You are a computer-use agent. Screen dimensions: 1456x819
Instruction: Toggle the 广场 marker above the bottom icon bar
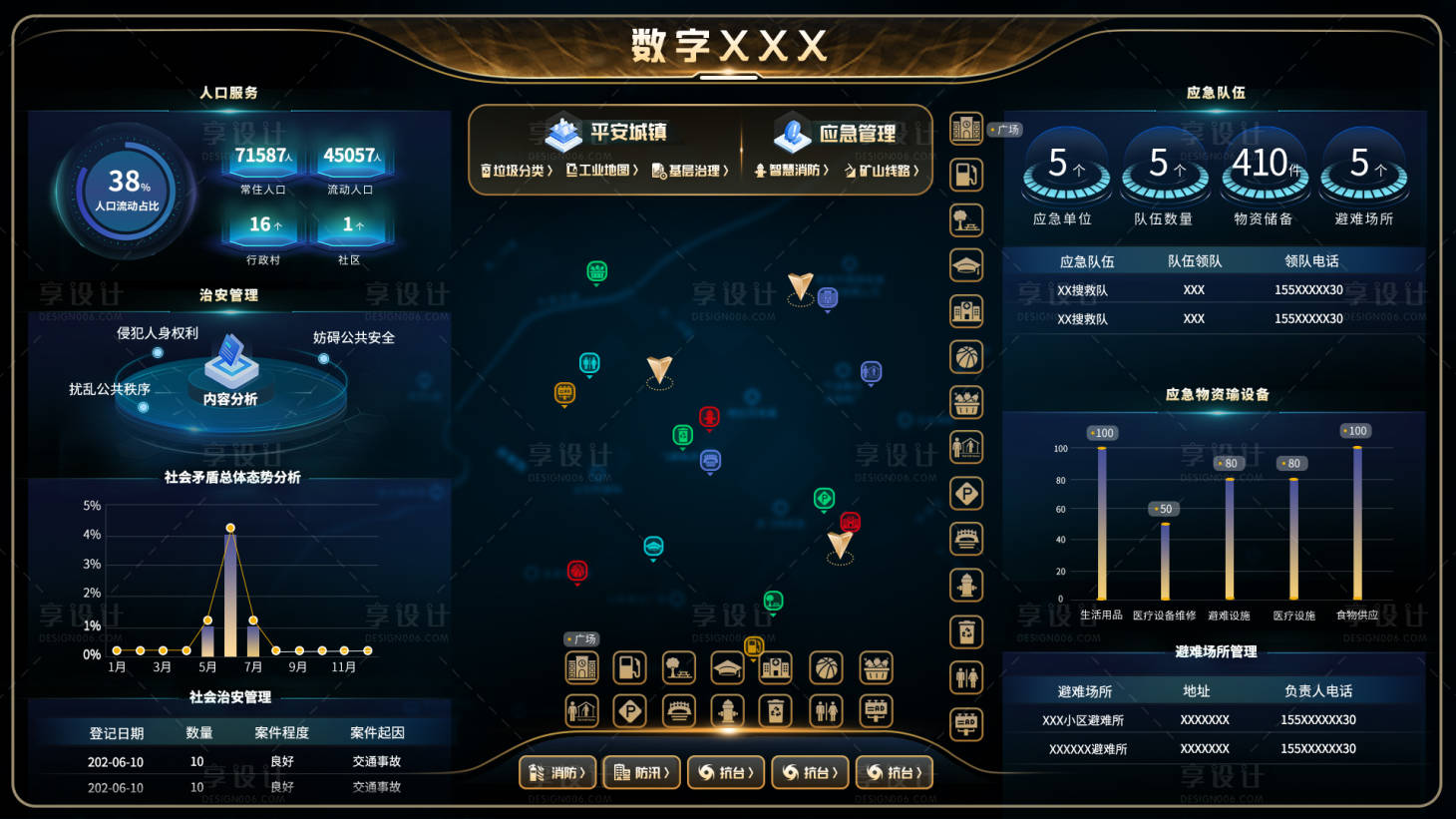pos(580,636)
